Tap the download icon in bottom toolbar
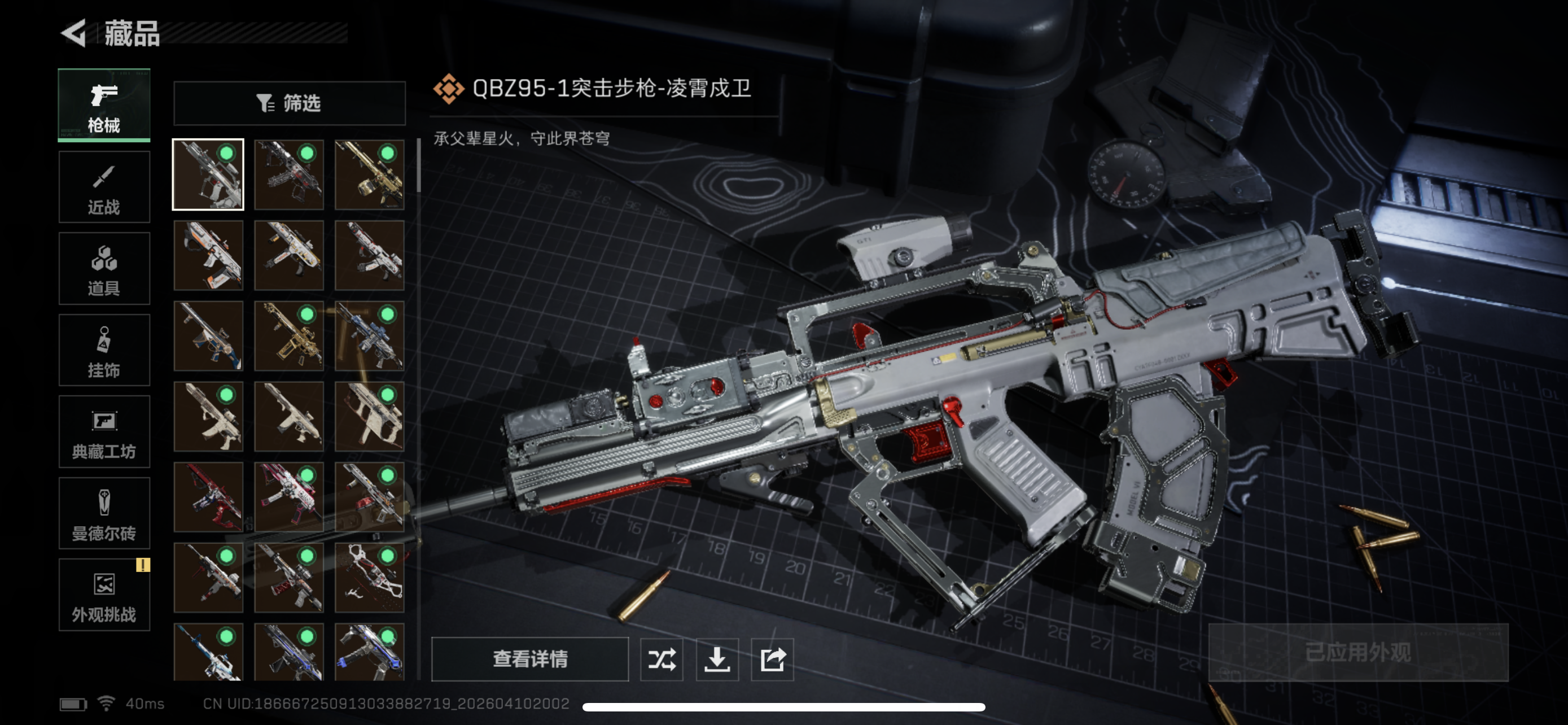The height and width of the screenshot is (725, 1568). click(x=717, y=660)
